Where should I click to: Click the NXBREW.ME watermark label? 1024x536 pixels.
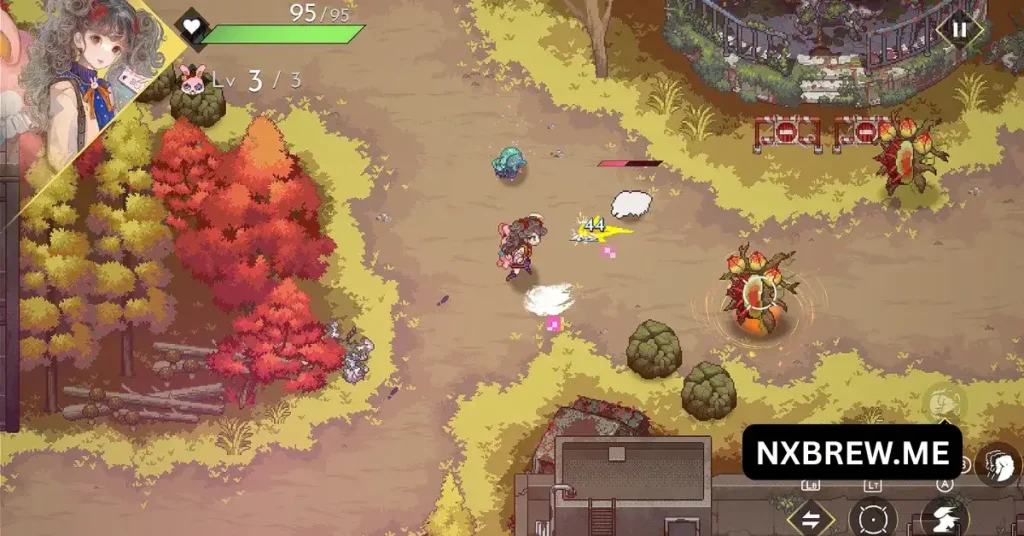pyautogui.click(x=852, y=452)
